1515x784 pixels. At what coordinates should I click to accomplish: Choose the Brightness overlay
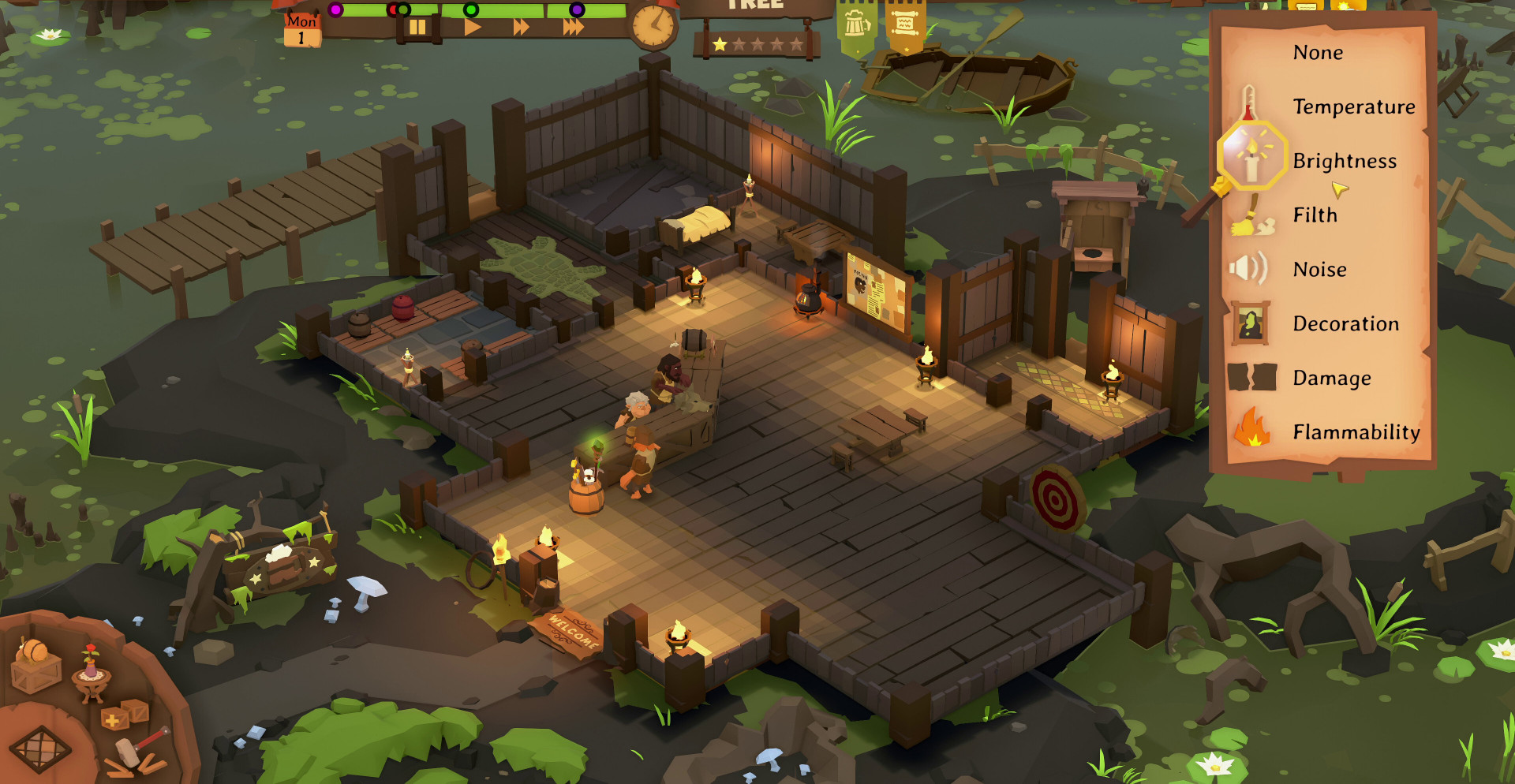tap(1344, 161)
